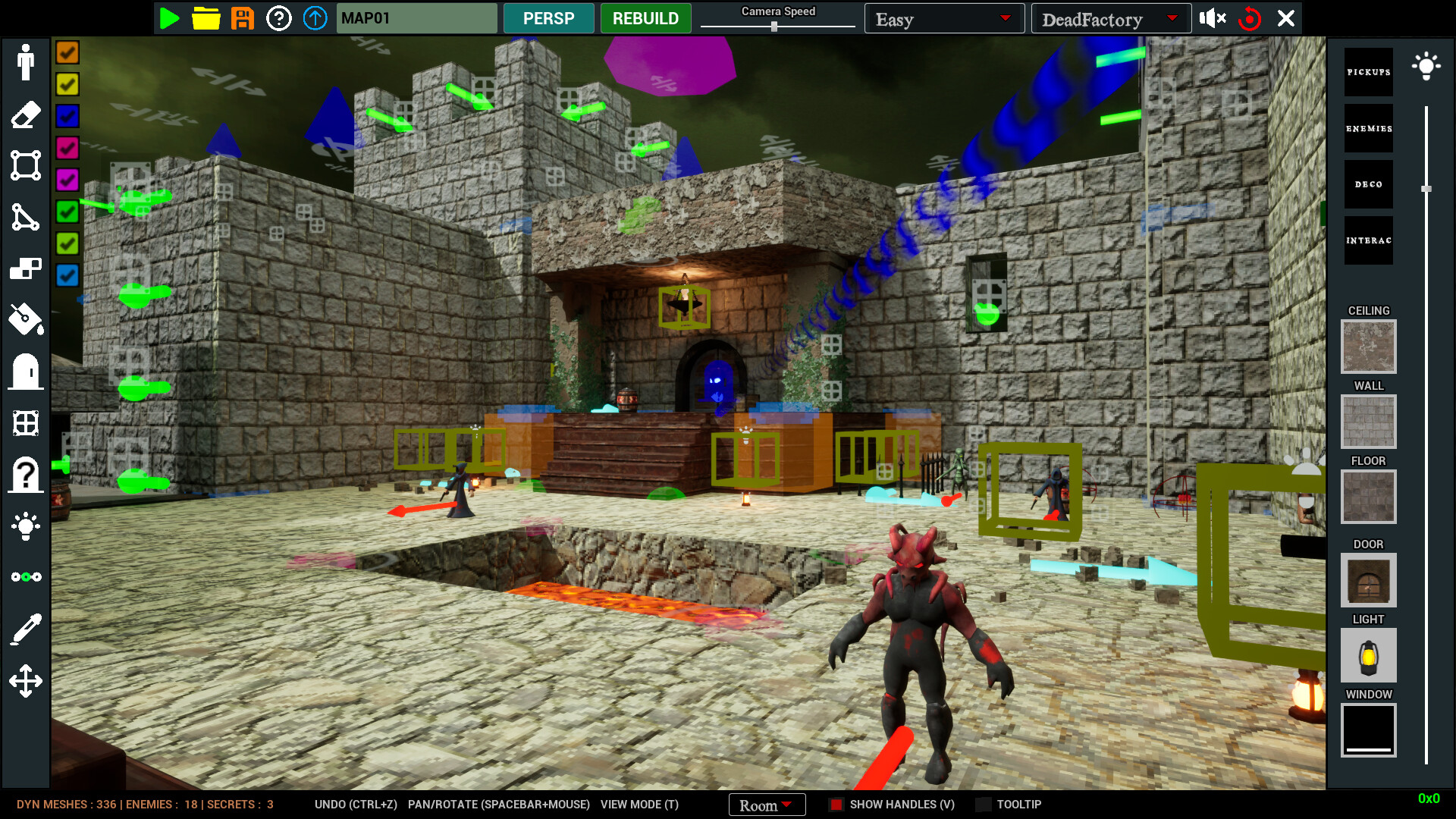The width and height of the screenshot is (1456, 819).
Task: Open the DeadFactory theme dropdown
Action: coord(1110,18)
